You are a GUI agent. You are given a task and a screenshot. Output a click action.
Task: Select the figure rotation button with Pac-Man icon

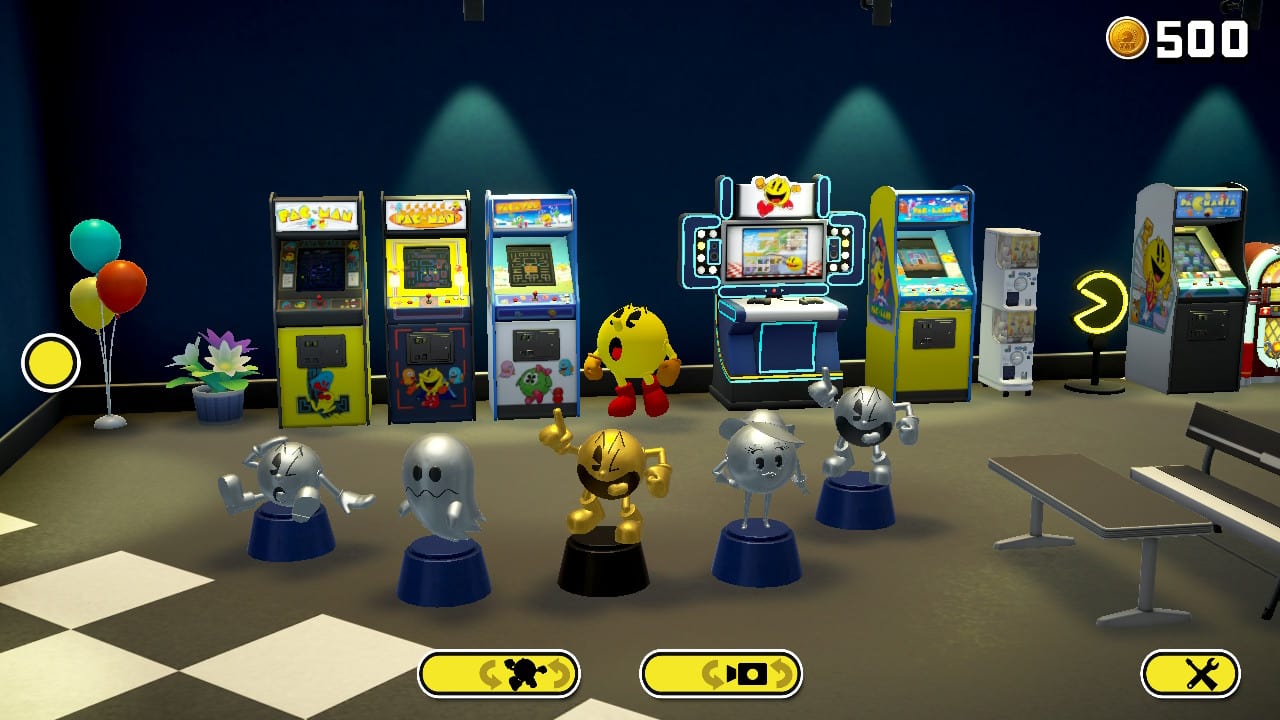point(500,674)
